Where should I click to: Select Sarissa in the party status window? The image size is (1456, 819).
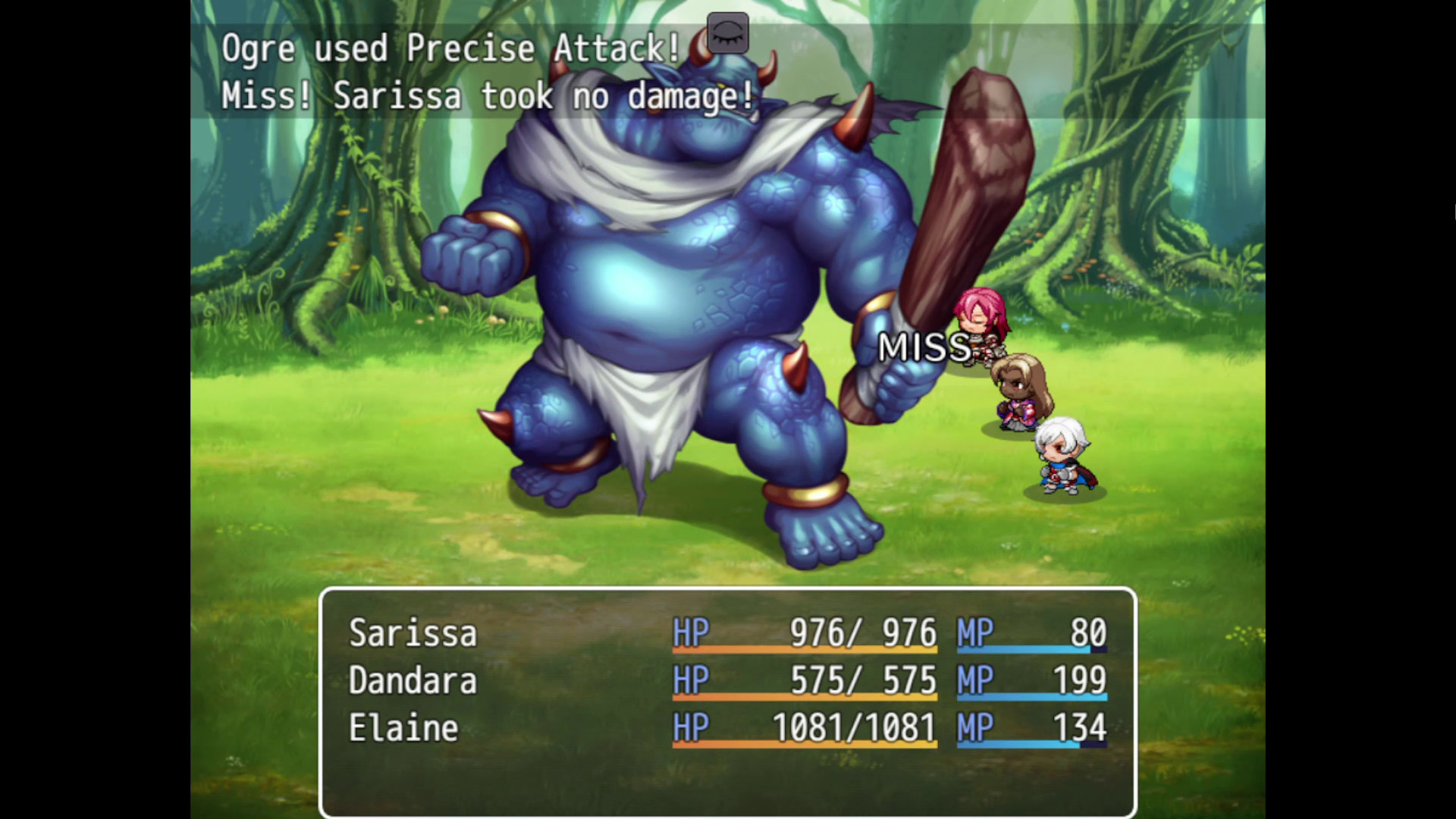[x=413, y=633]
